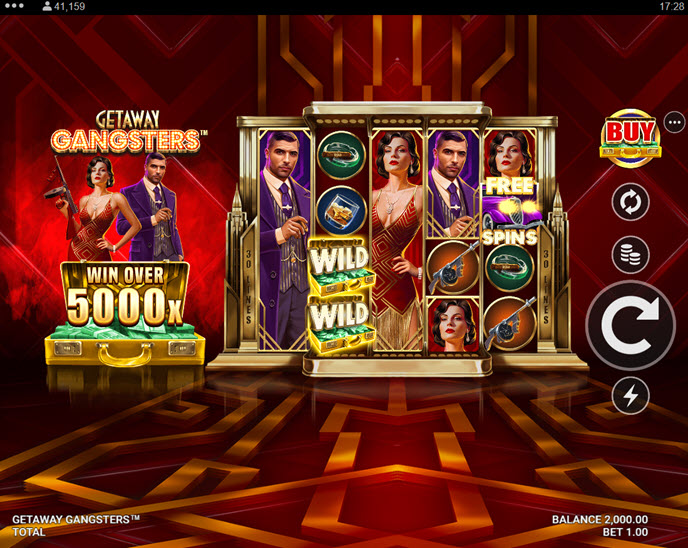Open the three-dot menu in the top bar
Screen dimensions: 688x548
(15, 6)
